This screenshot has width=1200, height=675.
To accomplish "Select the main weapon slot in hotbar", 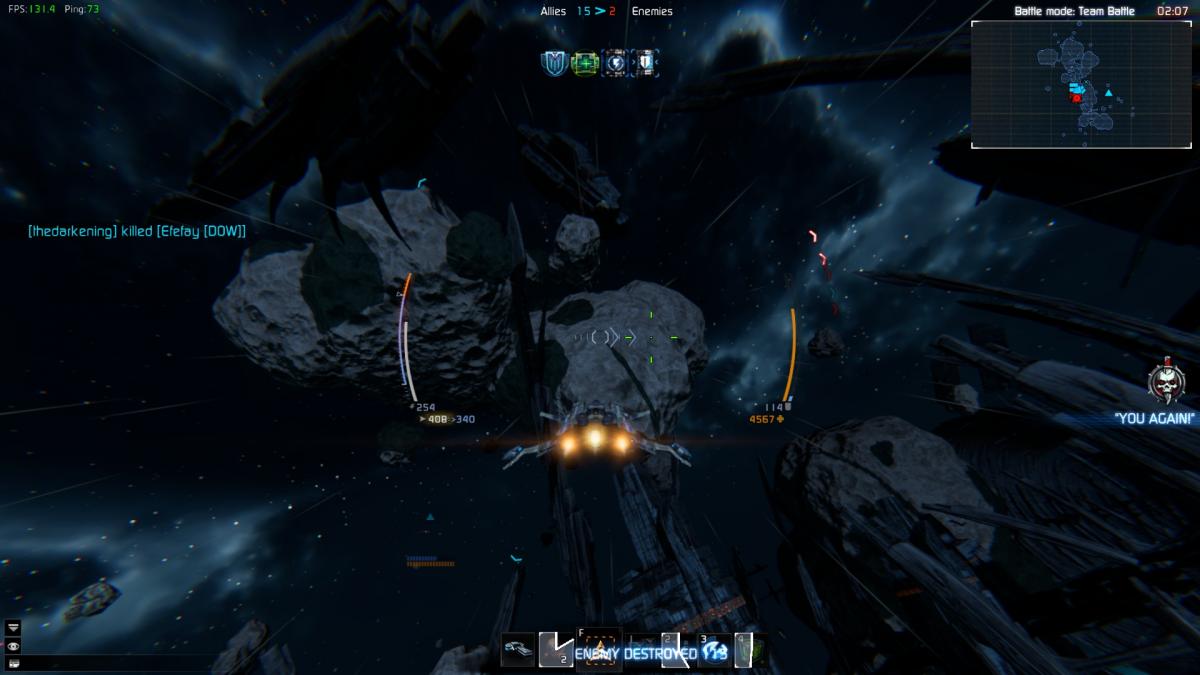I will (x=517, y=650).
